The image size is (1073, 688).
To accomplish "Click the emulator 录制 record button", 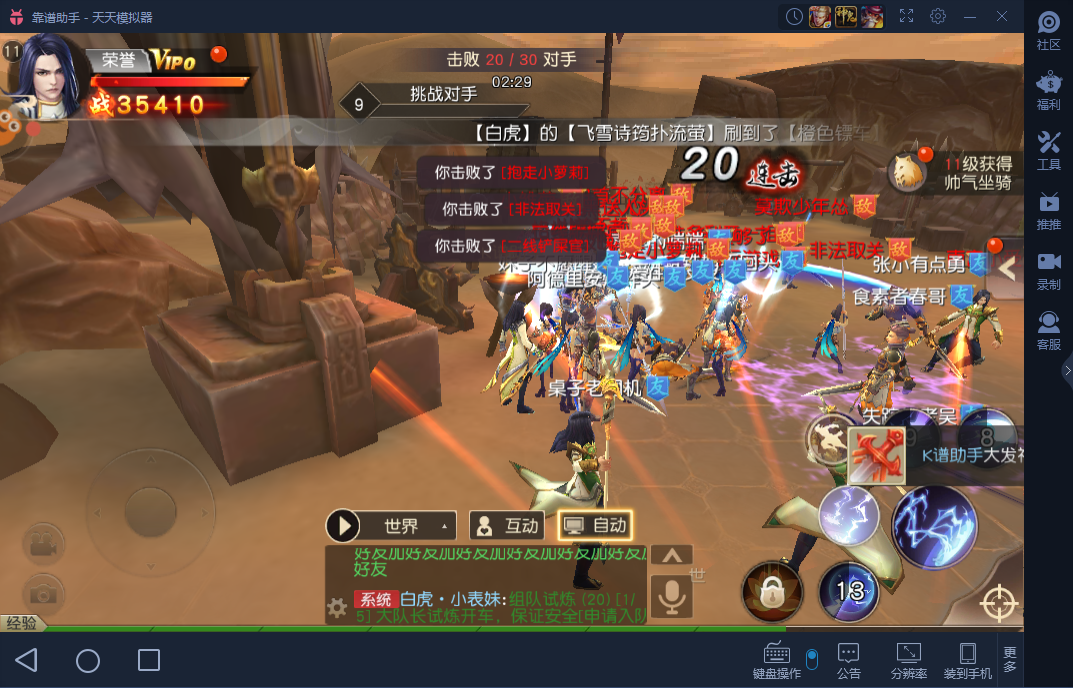I will point(1048,270).
